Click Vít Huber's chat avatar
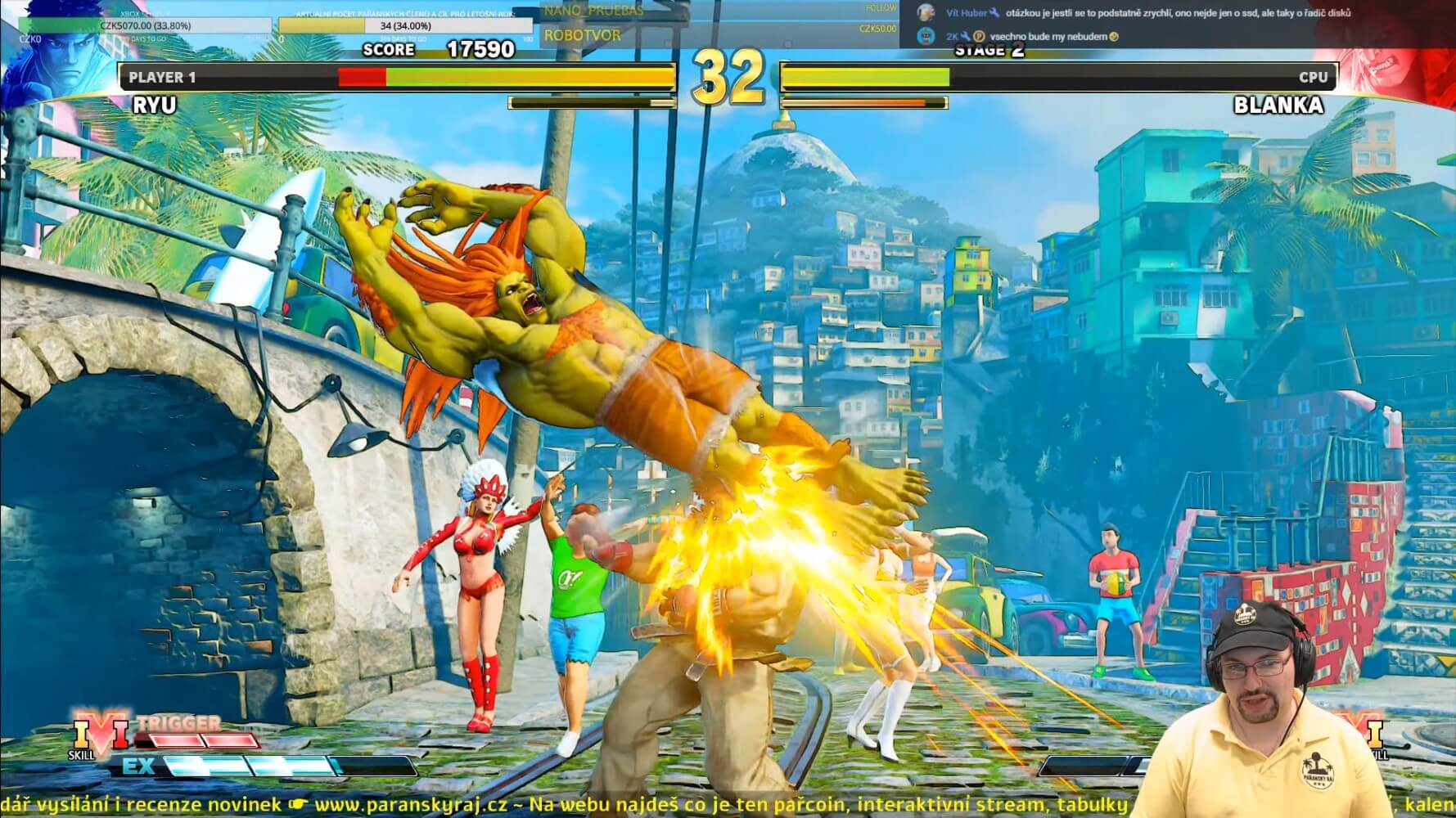 [x=926, y=13]
